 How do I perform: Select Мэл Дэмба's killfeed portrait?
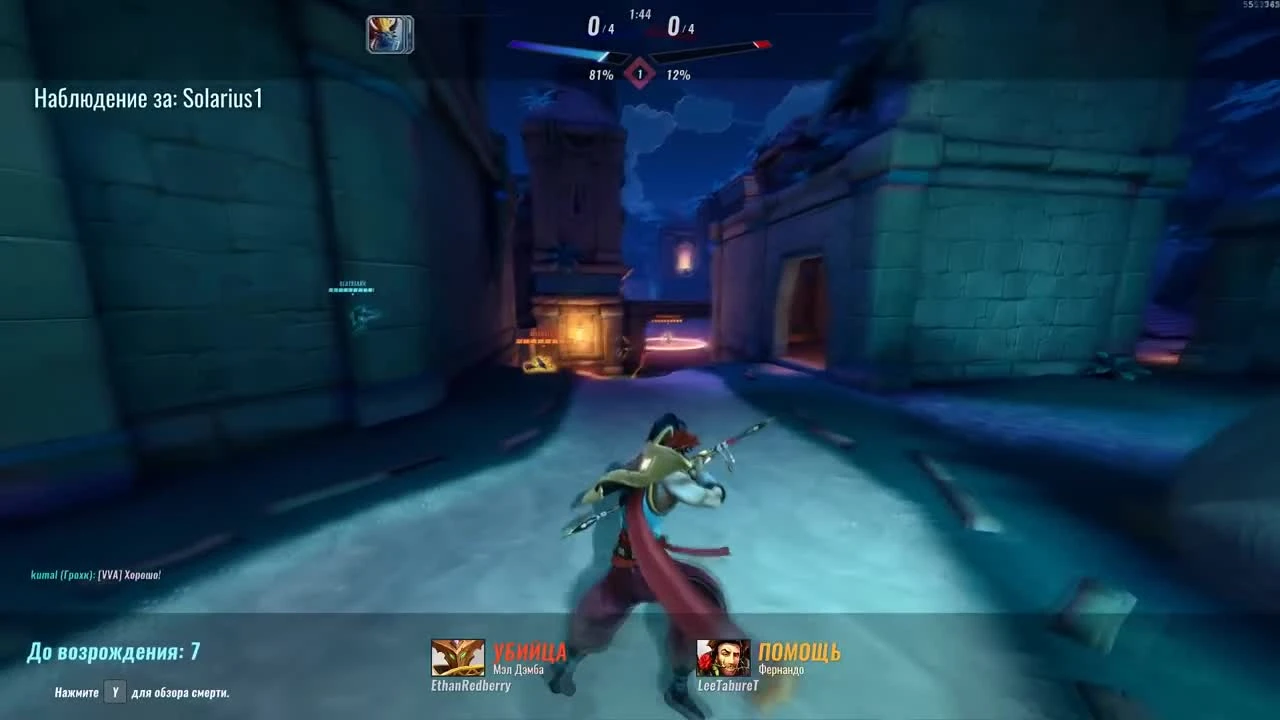(x=457, y=658)
